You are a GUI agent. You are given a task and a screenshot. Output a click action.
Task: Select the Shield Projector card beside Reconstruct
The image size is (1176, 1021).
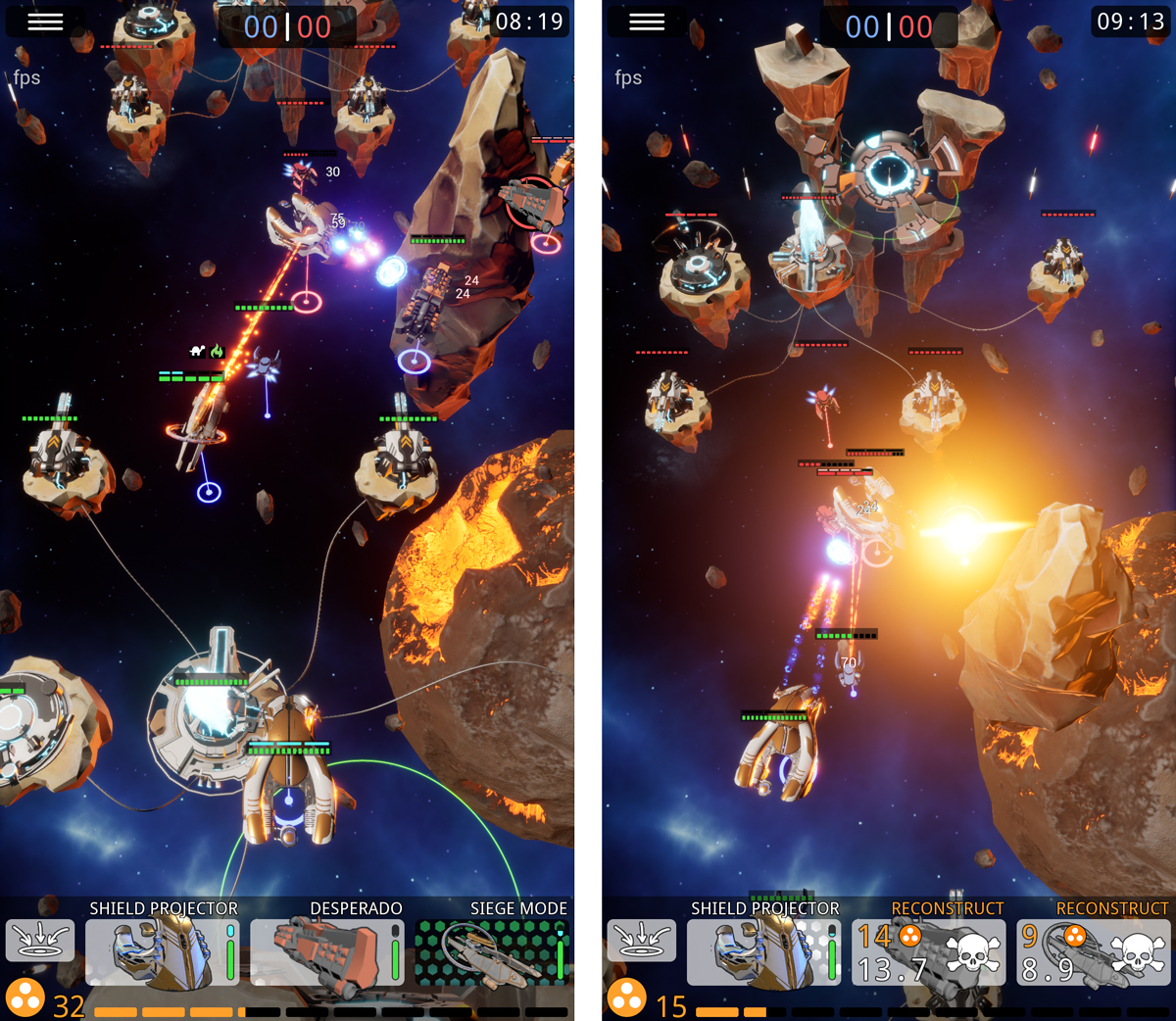[x=763, y=951]
